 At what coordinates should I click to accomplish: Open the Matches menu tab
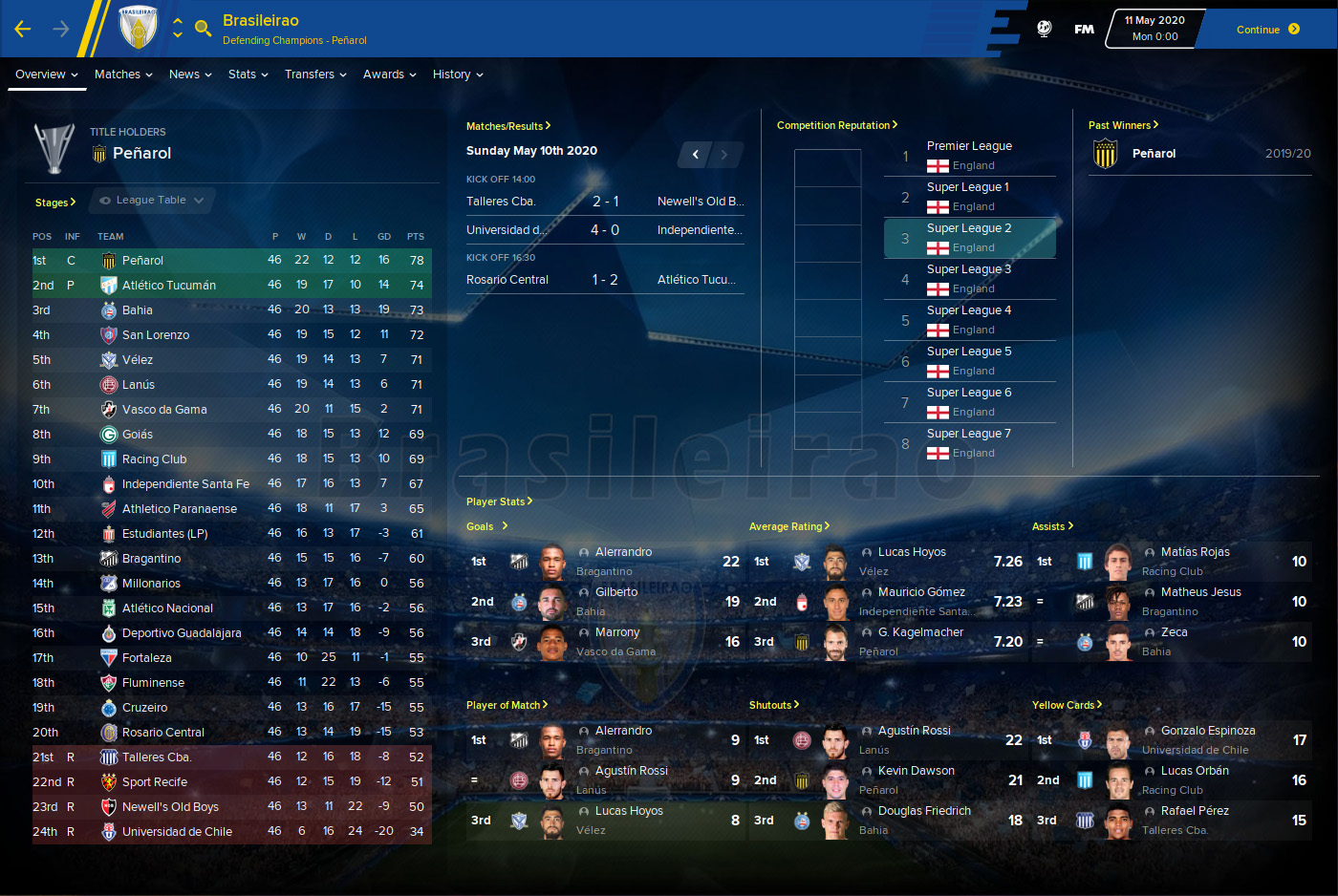[x=122, y=75]
